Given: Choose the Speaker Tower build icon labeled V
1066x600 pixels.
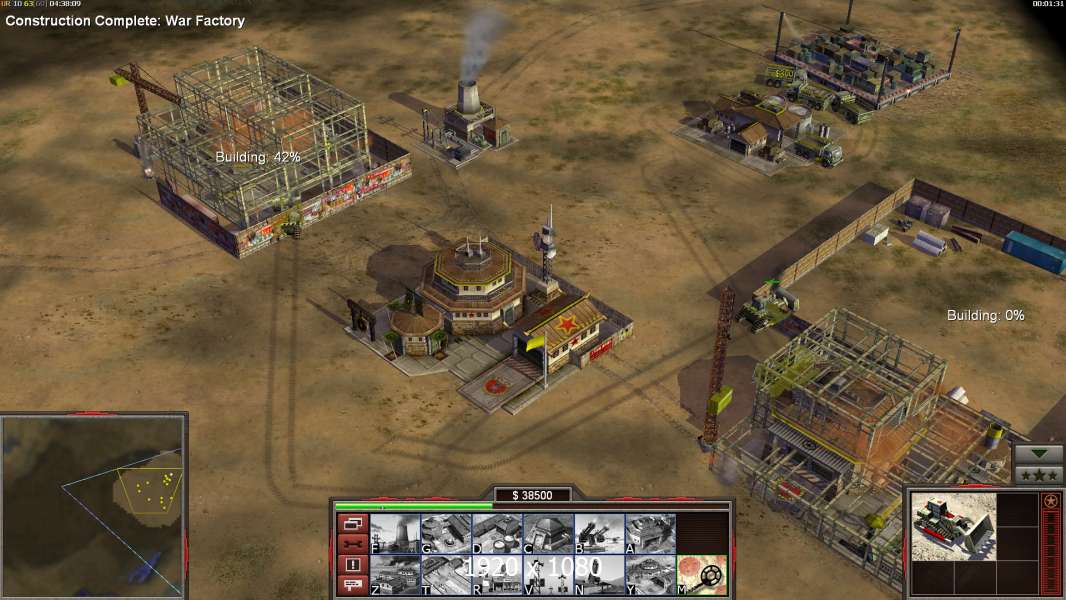Looking at the screenshot, I should (x=548, y=574).
